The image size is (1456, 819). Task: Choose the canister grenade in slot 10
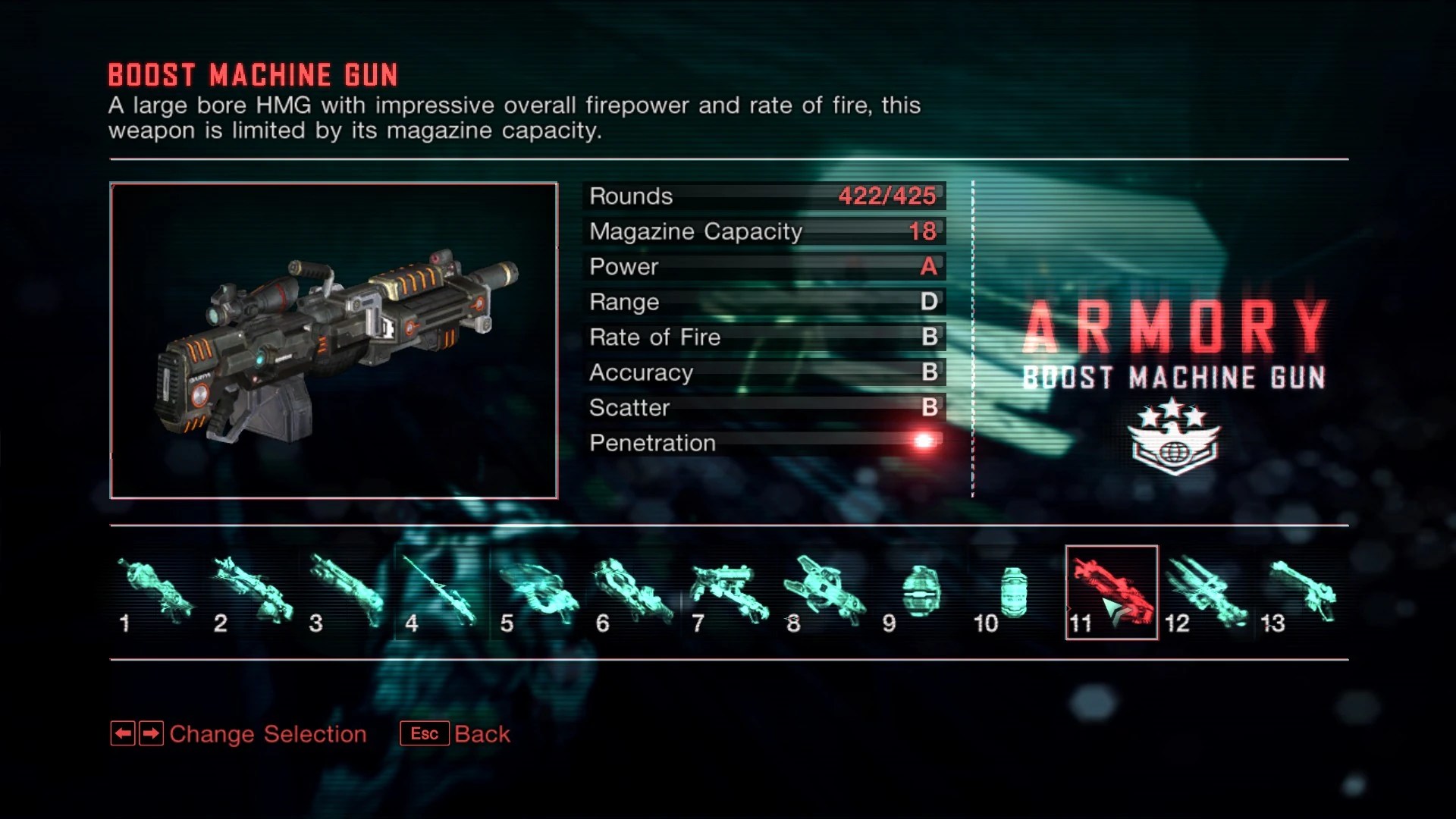pyautogui.click(x=1015, y=593)
